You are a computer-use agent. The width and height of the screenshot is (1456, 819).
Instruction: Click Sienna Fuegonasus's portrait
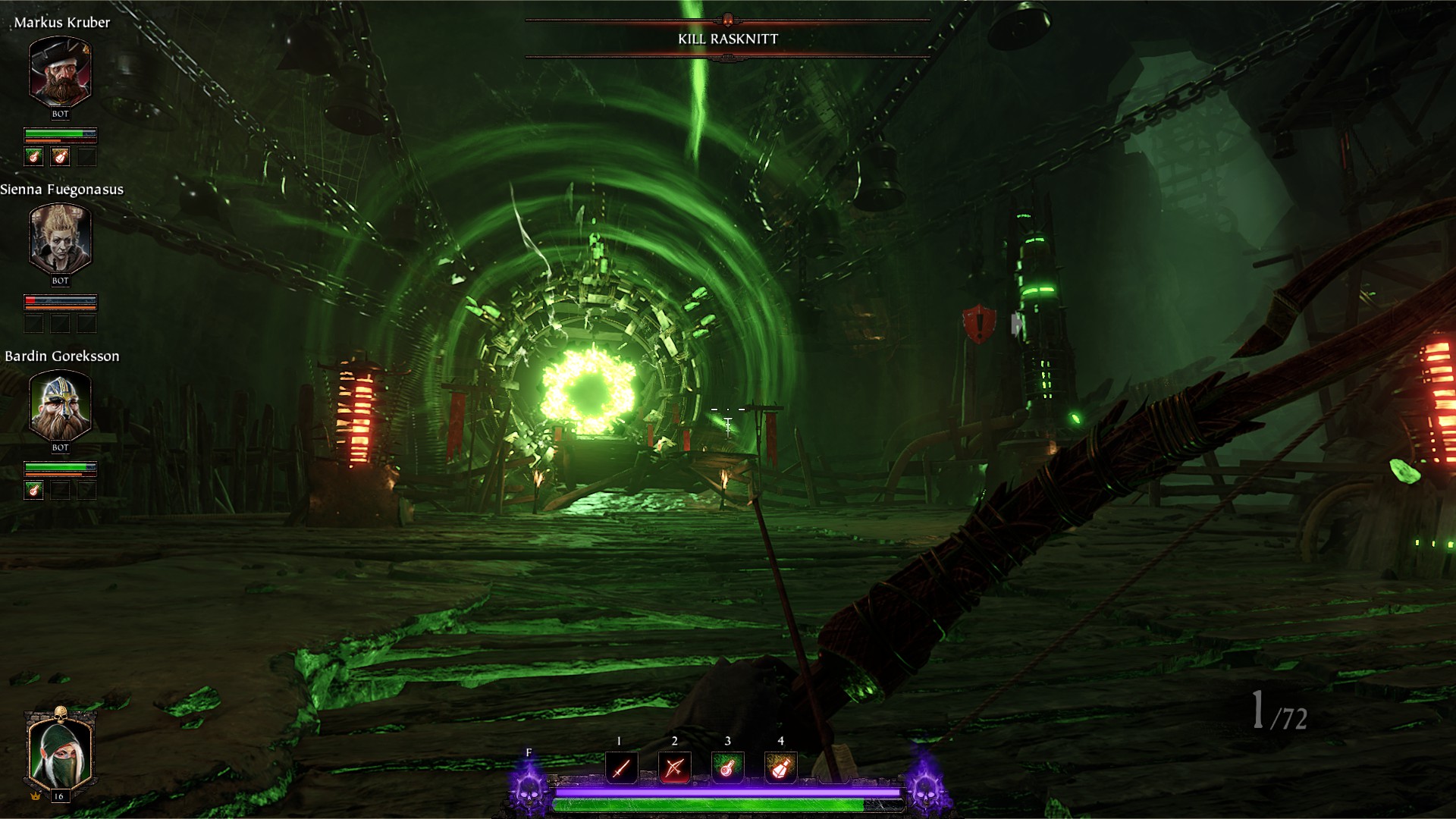coord(60,238)
